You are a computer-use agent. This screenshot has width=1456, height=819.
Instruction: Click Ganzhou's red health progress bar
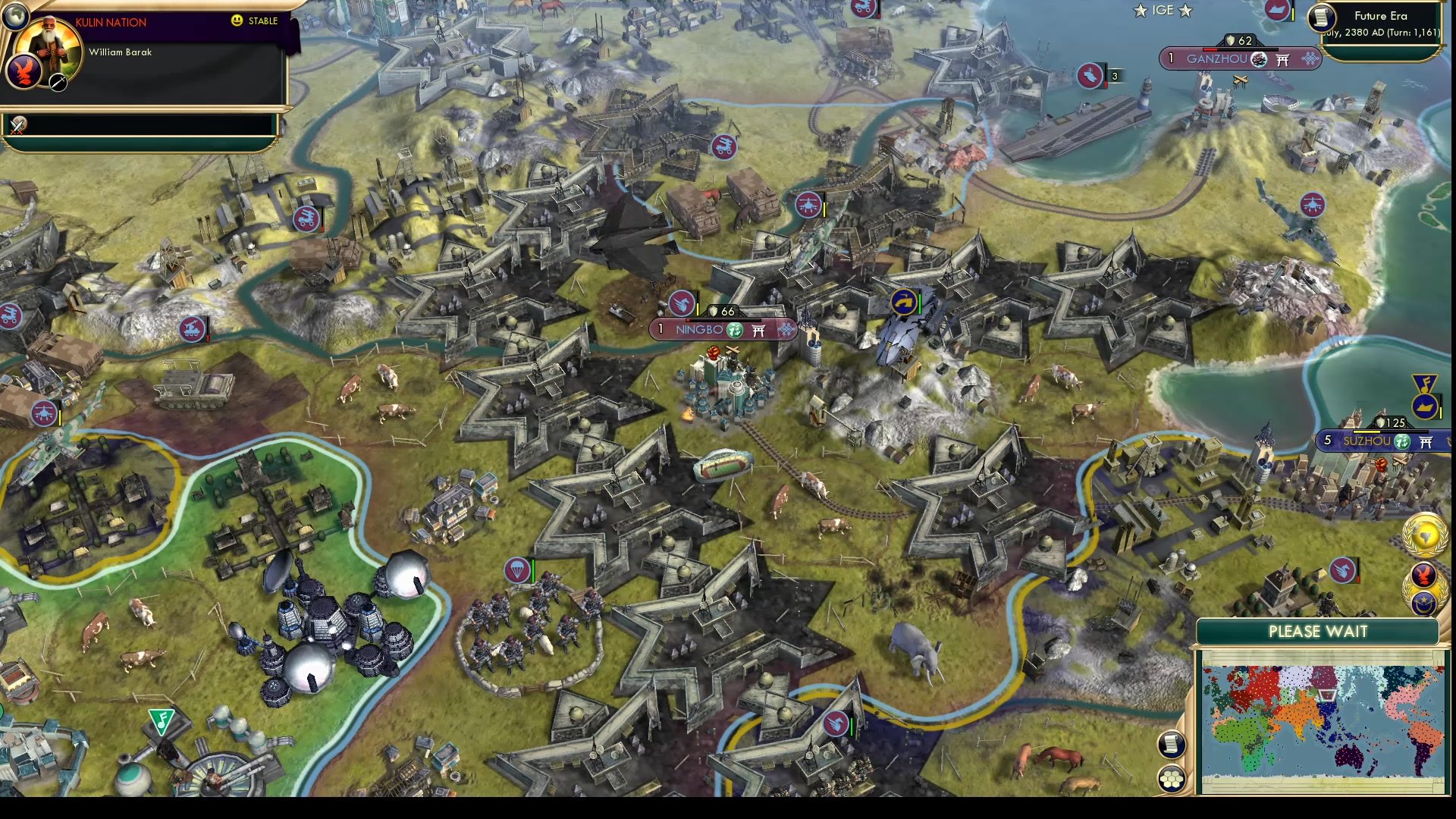tap(1211, 49)
